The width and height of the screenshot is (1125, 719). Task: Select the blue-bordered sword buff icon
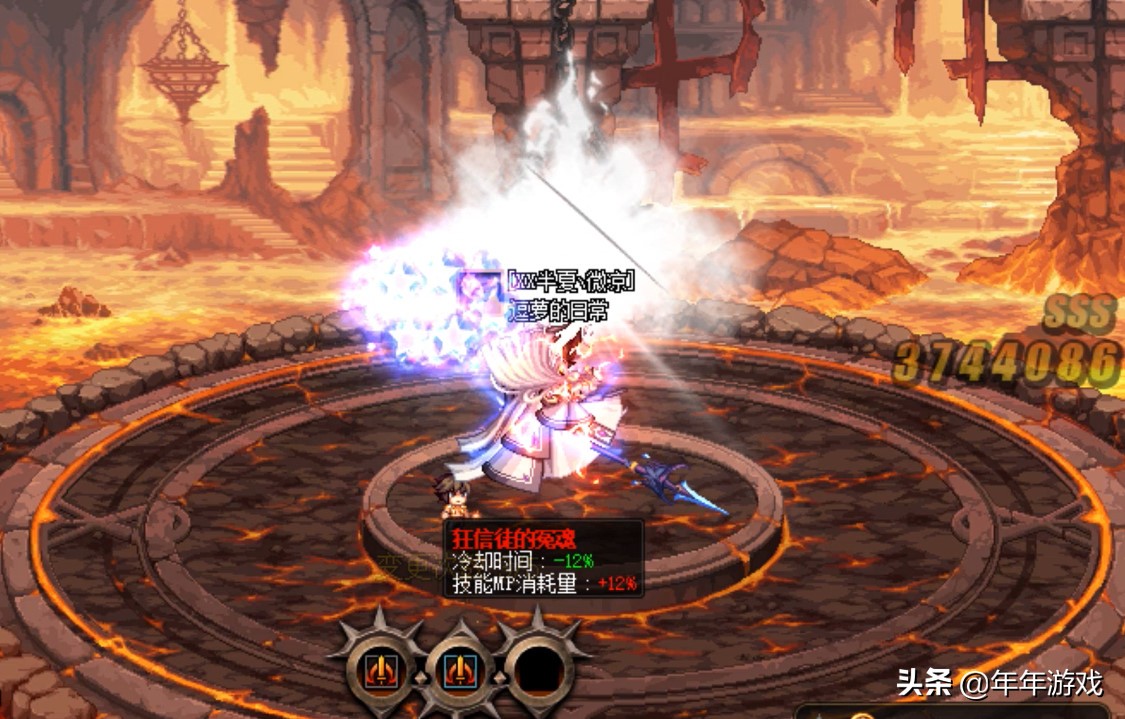(460, 669)
